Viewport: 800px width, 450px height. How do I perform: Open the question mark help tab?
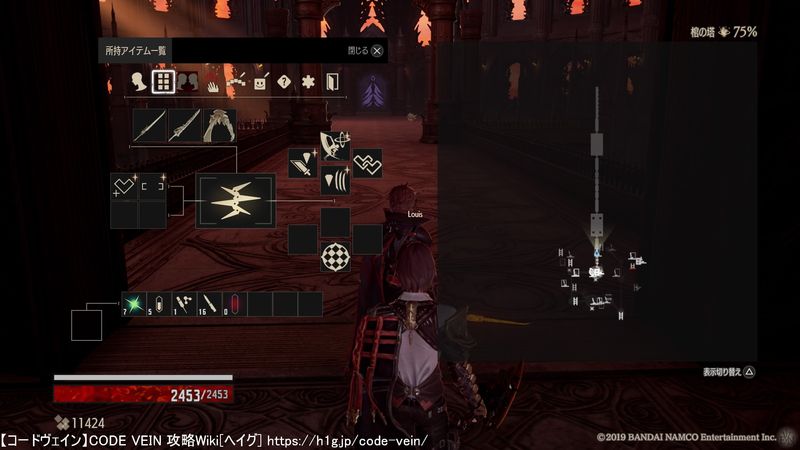click(285, 83)
